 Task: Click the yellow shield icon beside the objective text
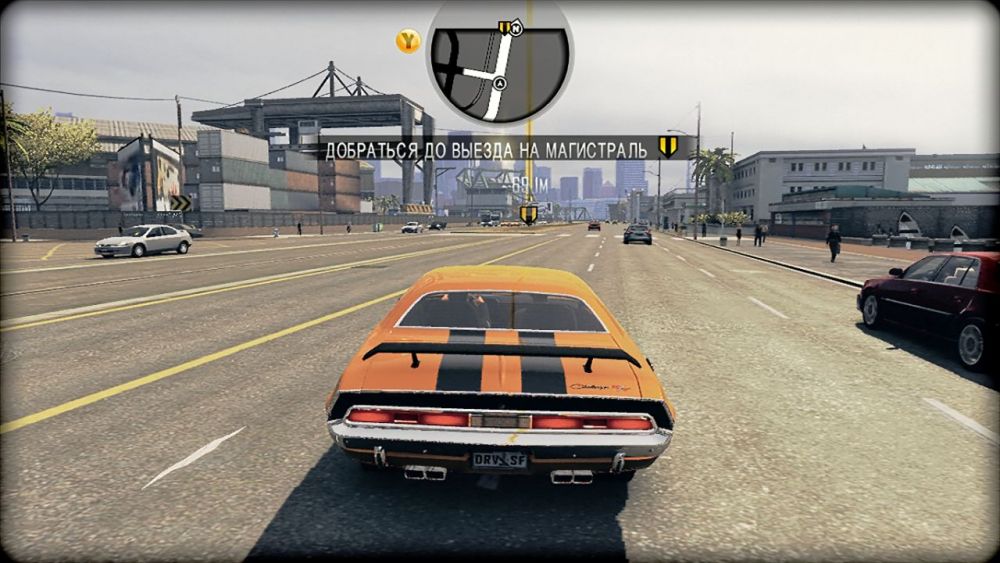pos(668,147)
